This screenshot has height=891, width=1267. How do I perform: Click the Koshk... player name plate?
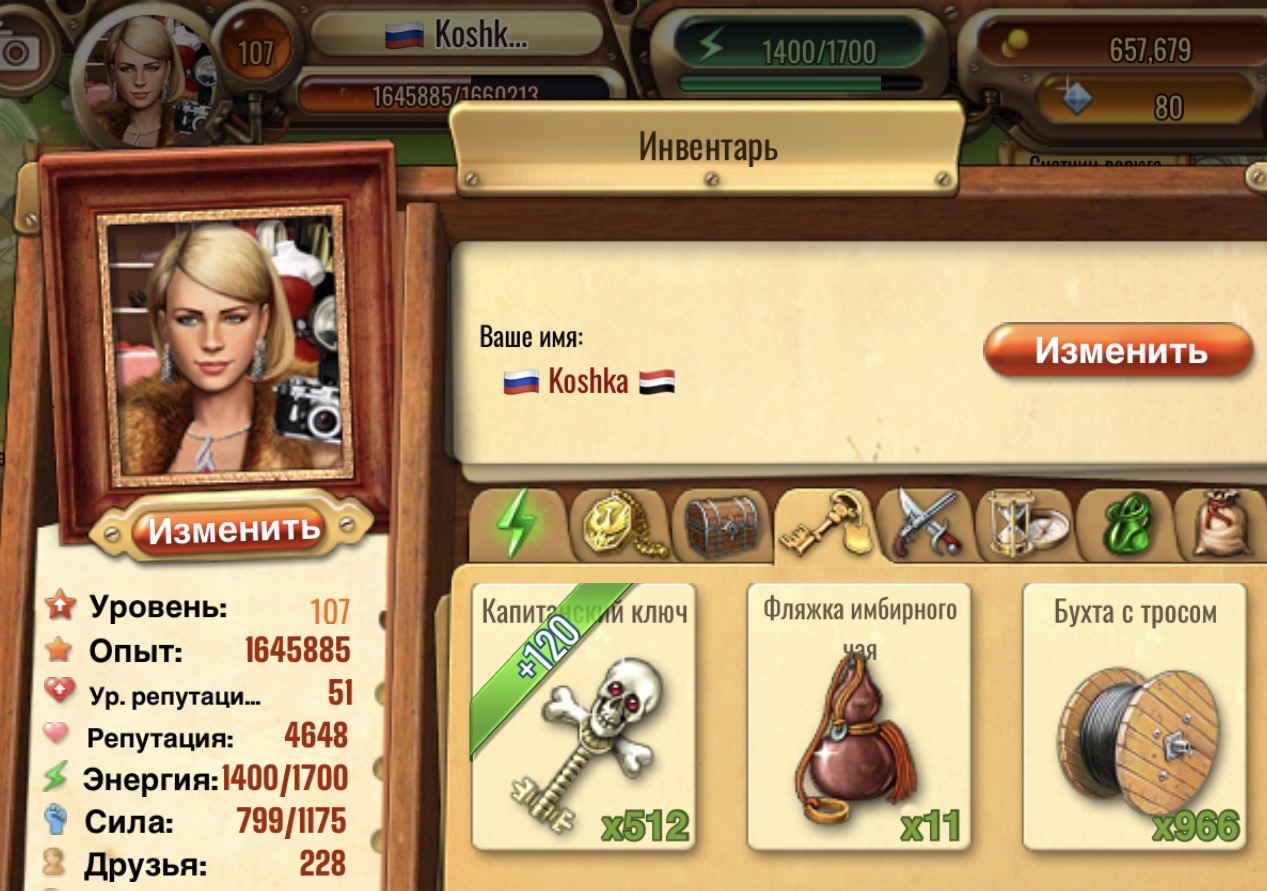(457, 36)
